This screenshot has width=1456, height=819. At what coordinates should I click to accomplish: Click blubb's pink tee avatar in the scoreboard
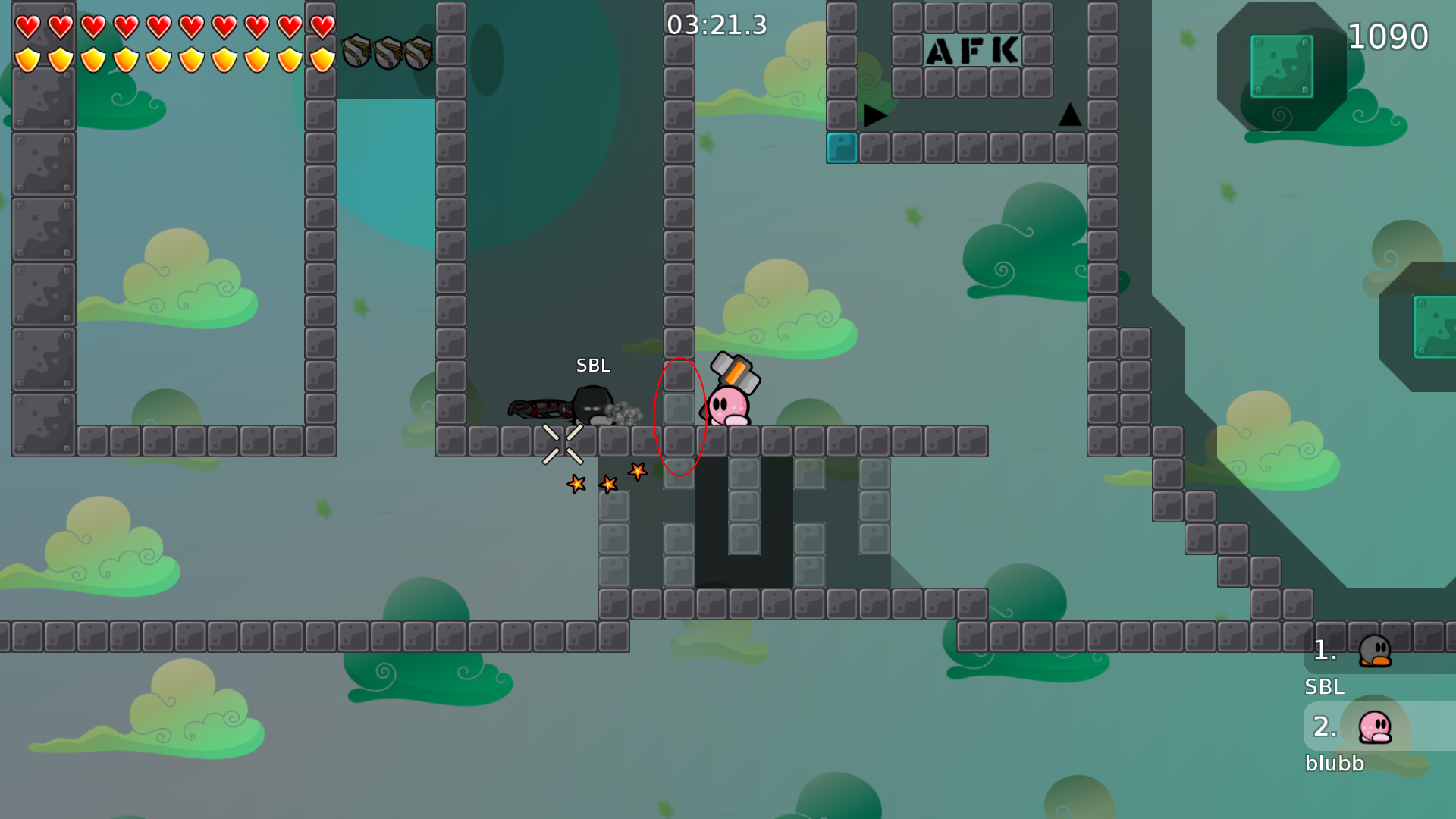(x=1374, y=728)
